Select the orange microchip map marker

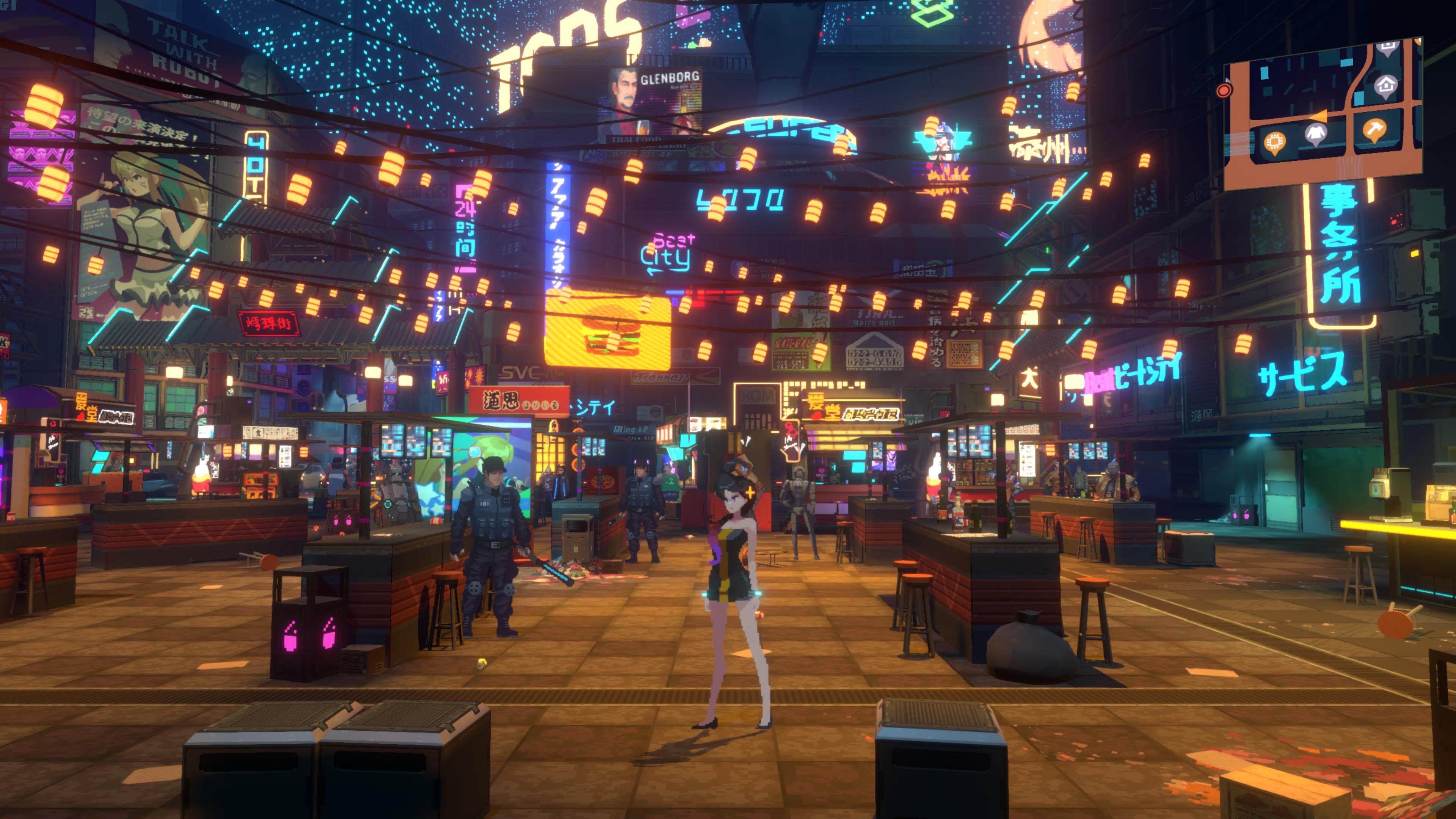(1274, 142)
